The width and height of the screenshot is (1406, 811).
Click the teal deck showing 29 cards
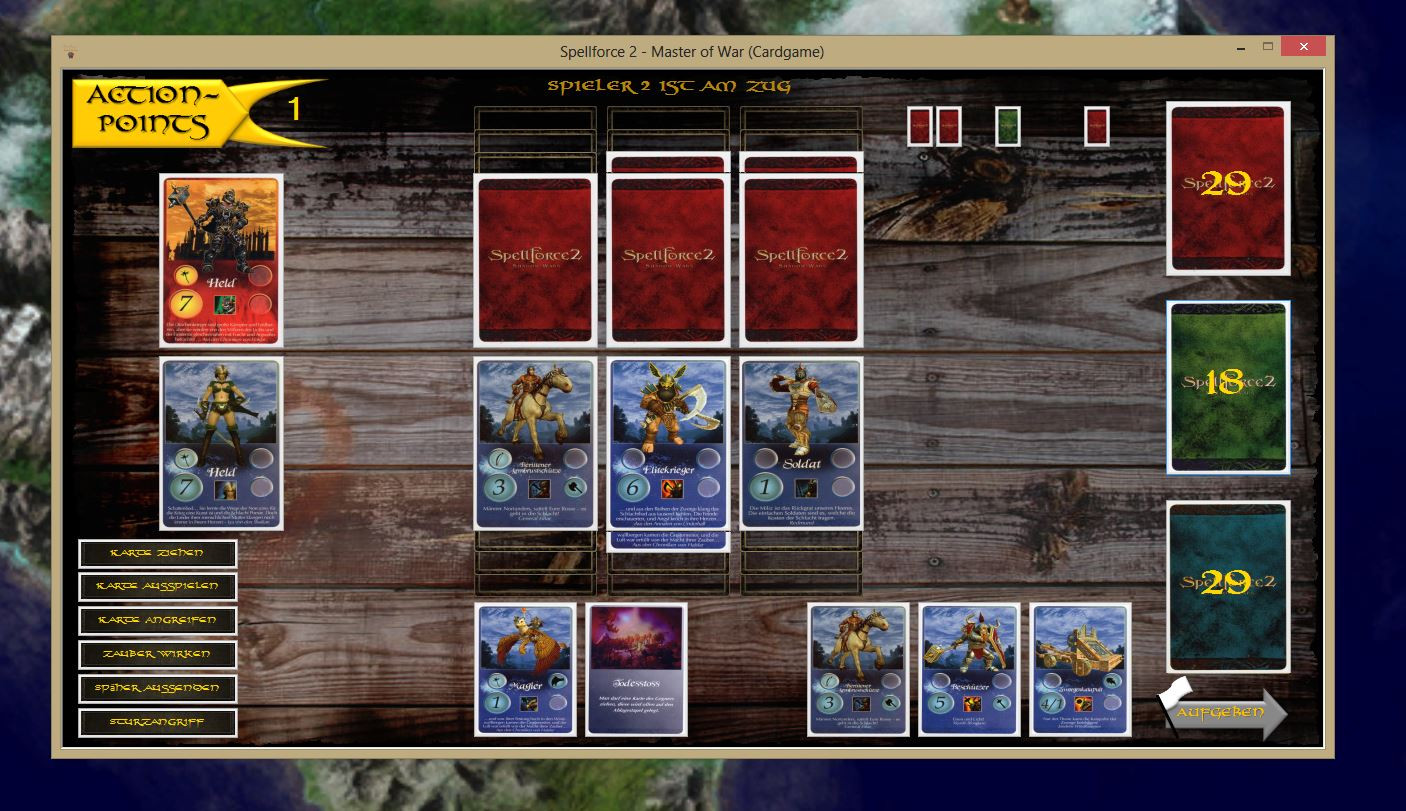[x=1228, y=586]
